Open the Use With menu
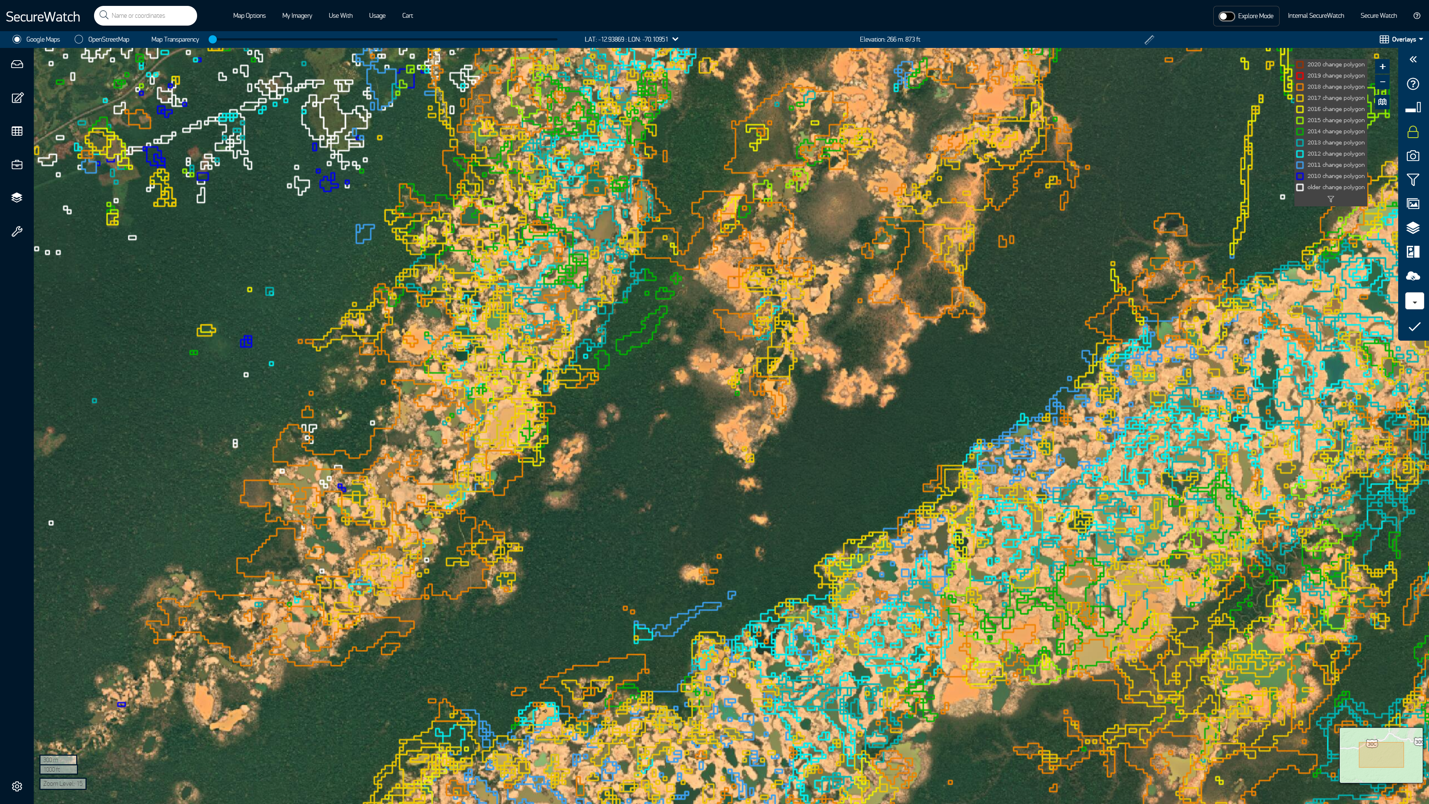The width and height of the screenshot is (1429, 804). [340, 16]
